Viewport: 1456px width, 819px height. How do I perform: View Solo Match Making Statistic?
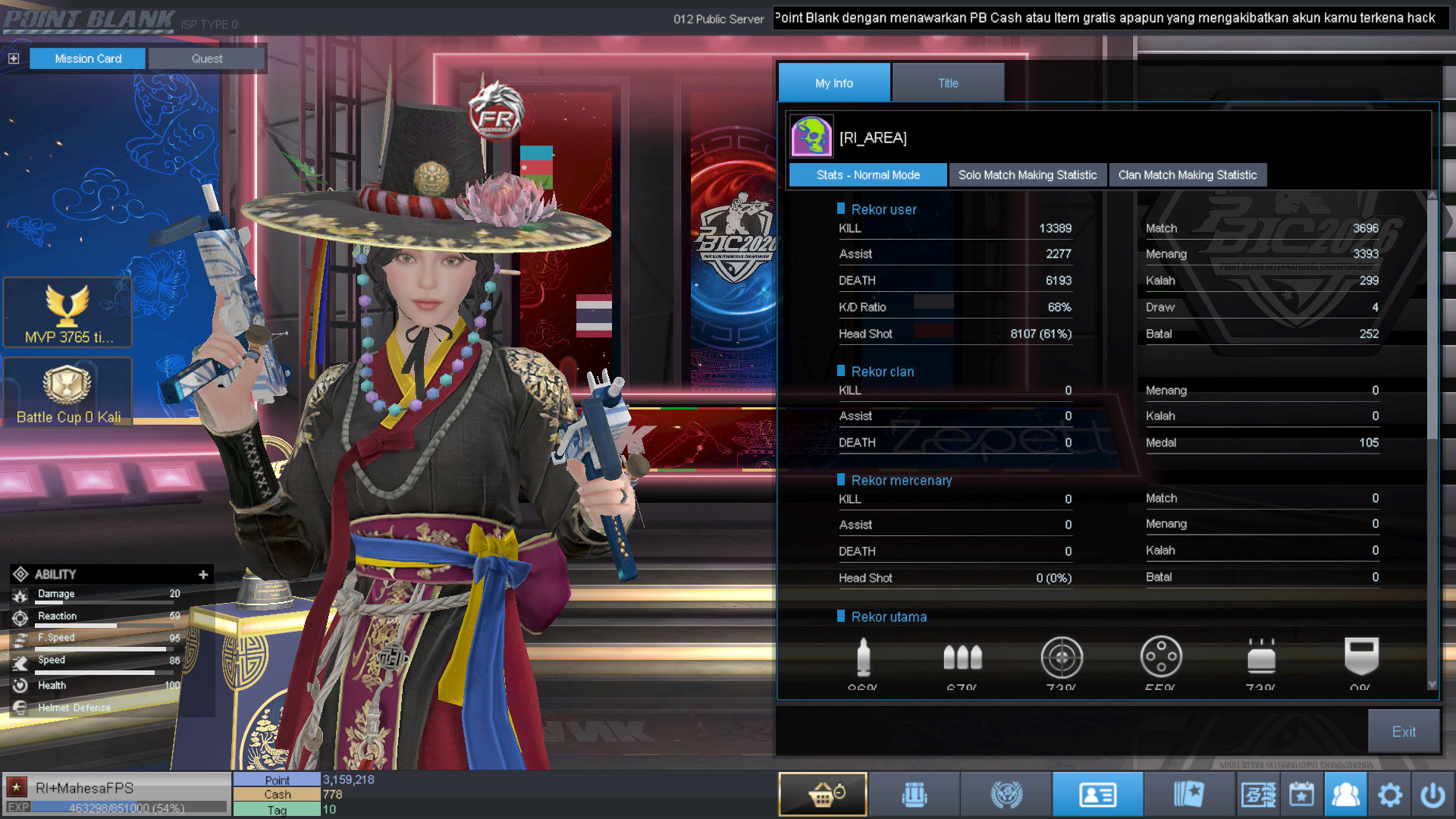pos(1027,175)
